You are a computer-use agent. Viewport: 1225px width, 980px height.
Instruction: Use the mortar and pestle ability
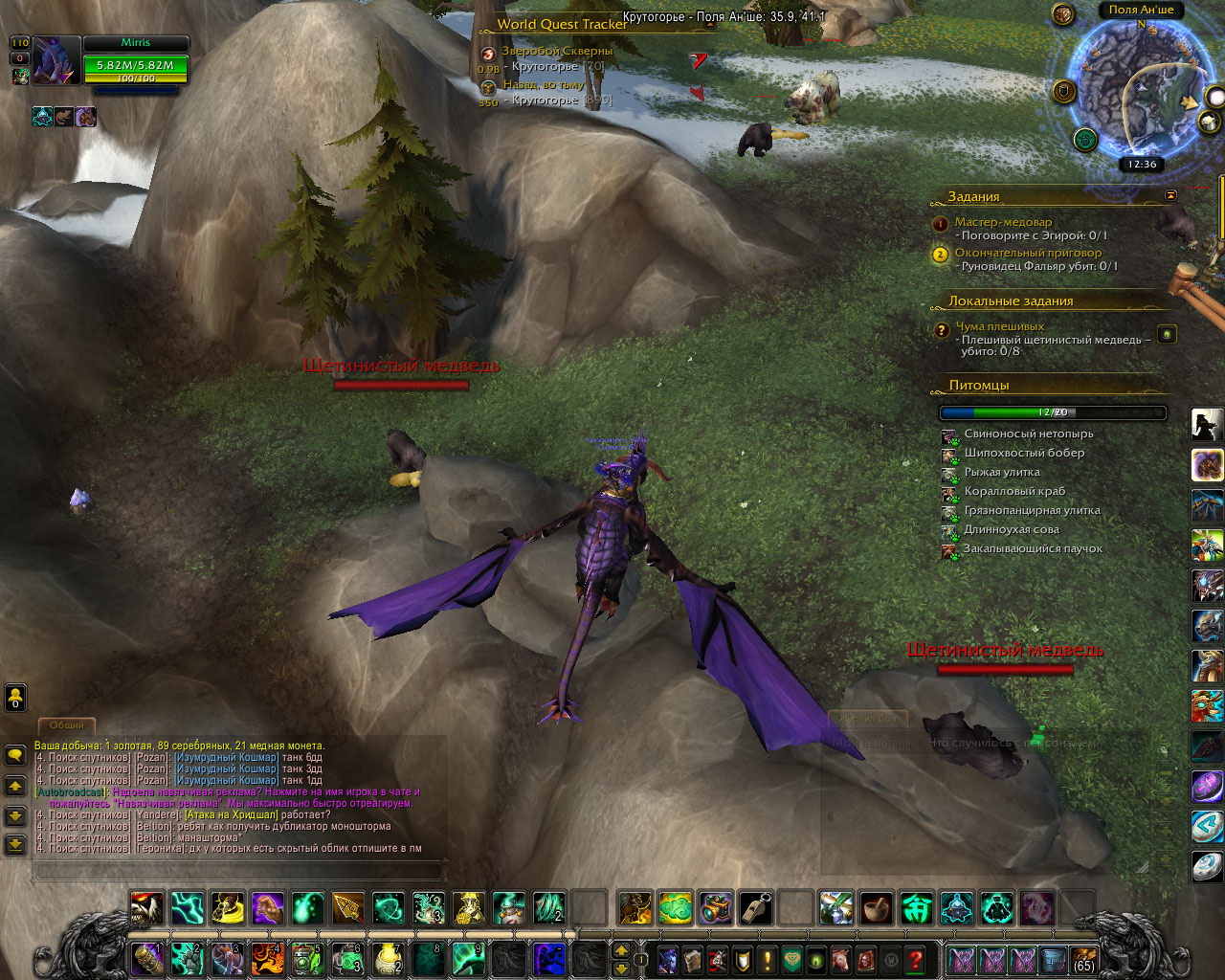click(x=876, y=907)
